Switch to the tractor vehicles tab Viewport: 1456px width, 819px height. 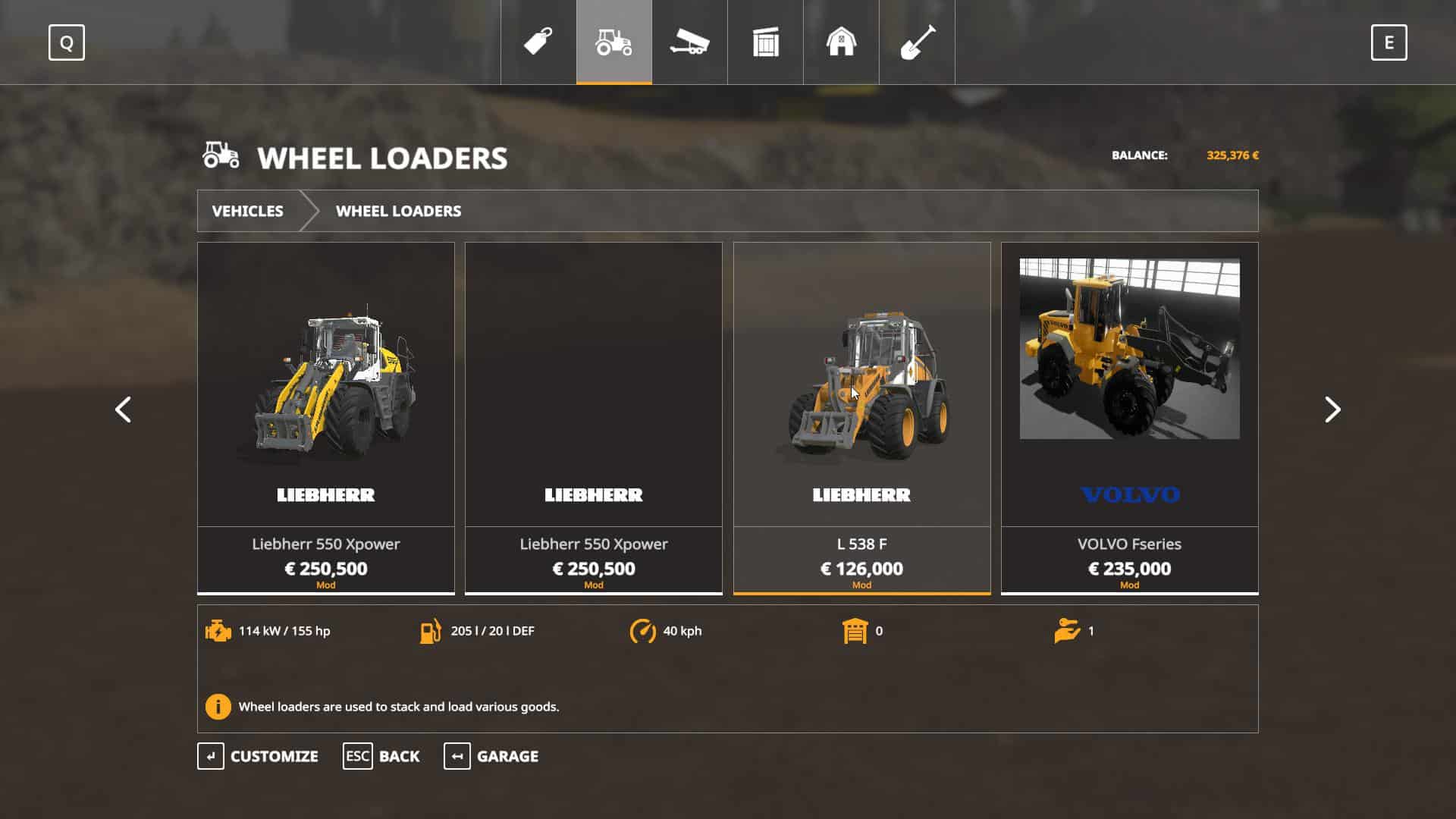click(x=613, y=42)
